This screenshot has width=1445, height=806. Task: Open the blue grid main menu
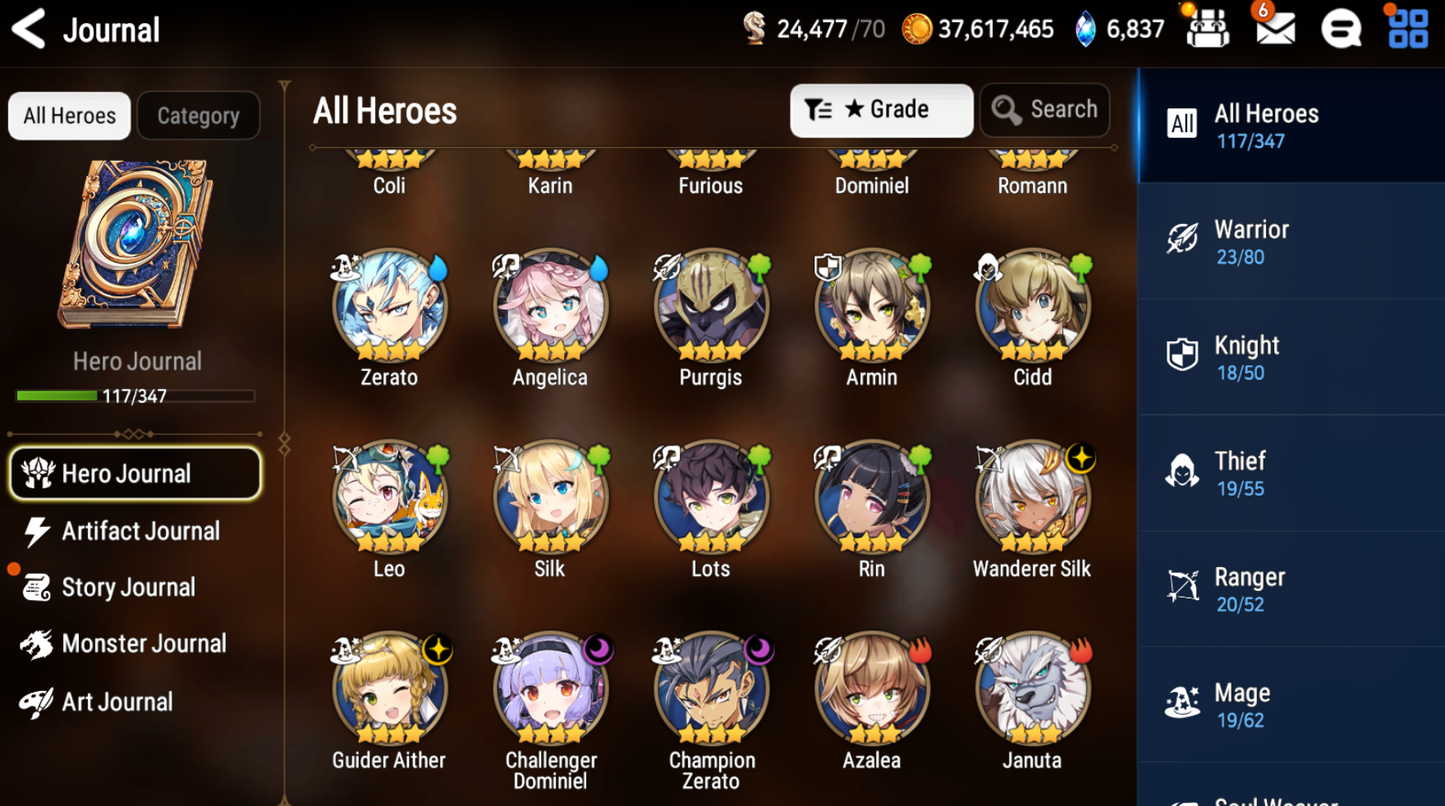1408,30
